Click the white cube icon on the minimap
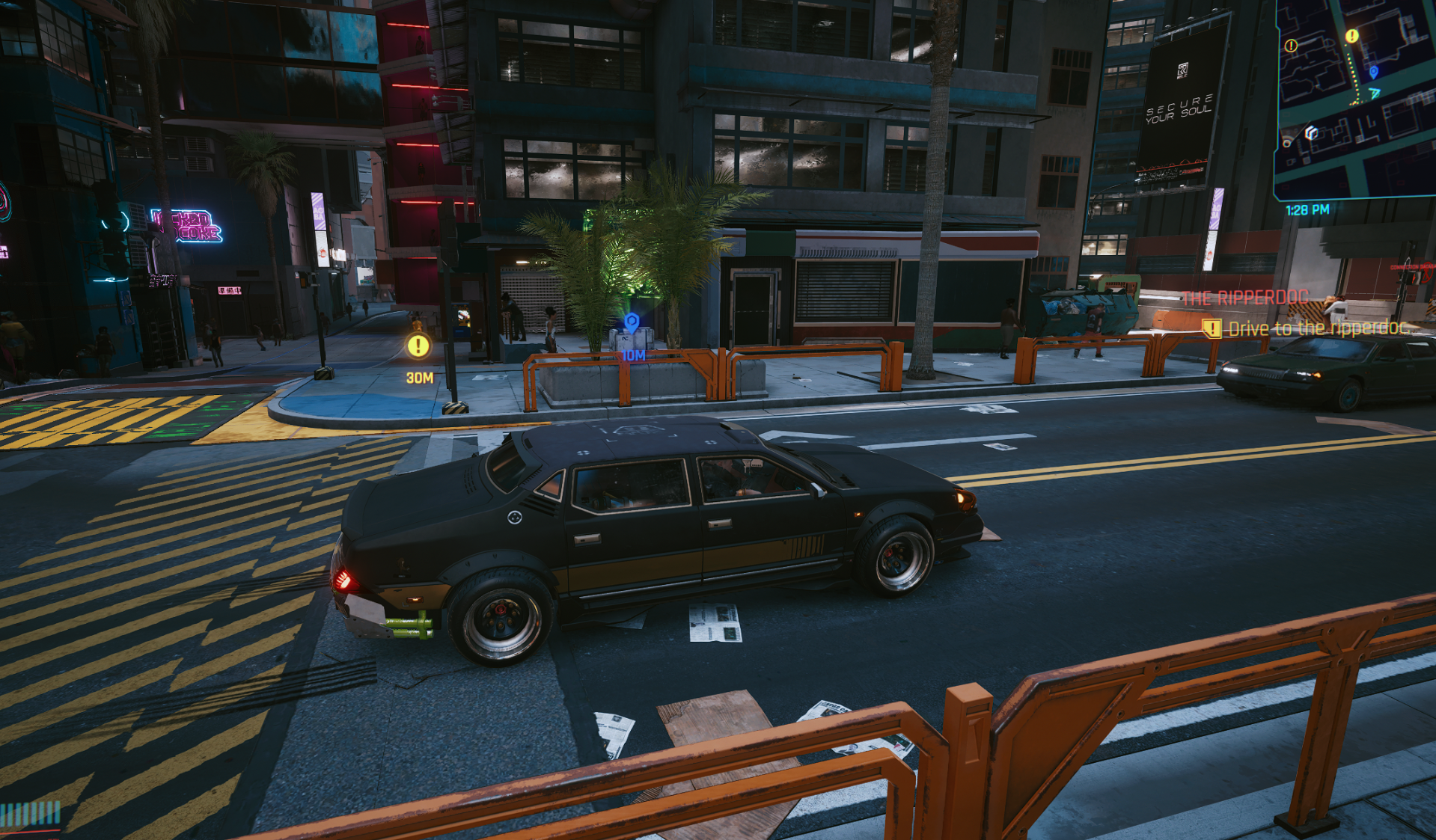The image size is (1436, 840). coord(1311,132)
